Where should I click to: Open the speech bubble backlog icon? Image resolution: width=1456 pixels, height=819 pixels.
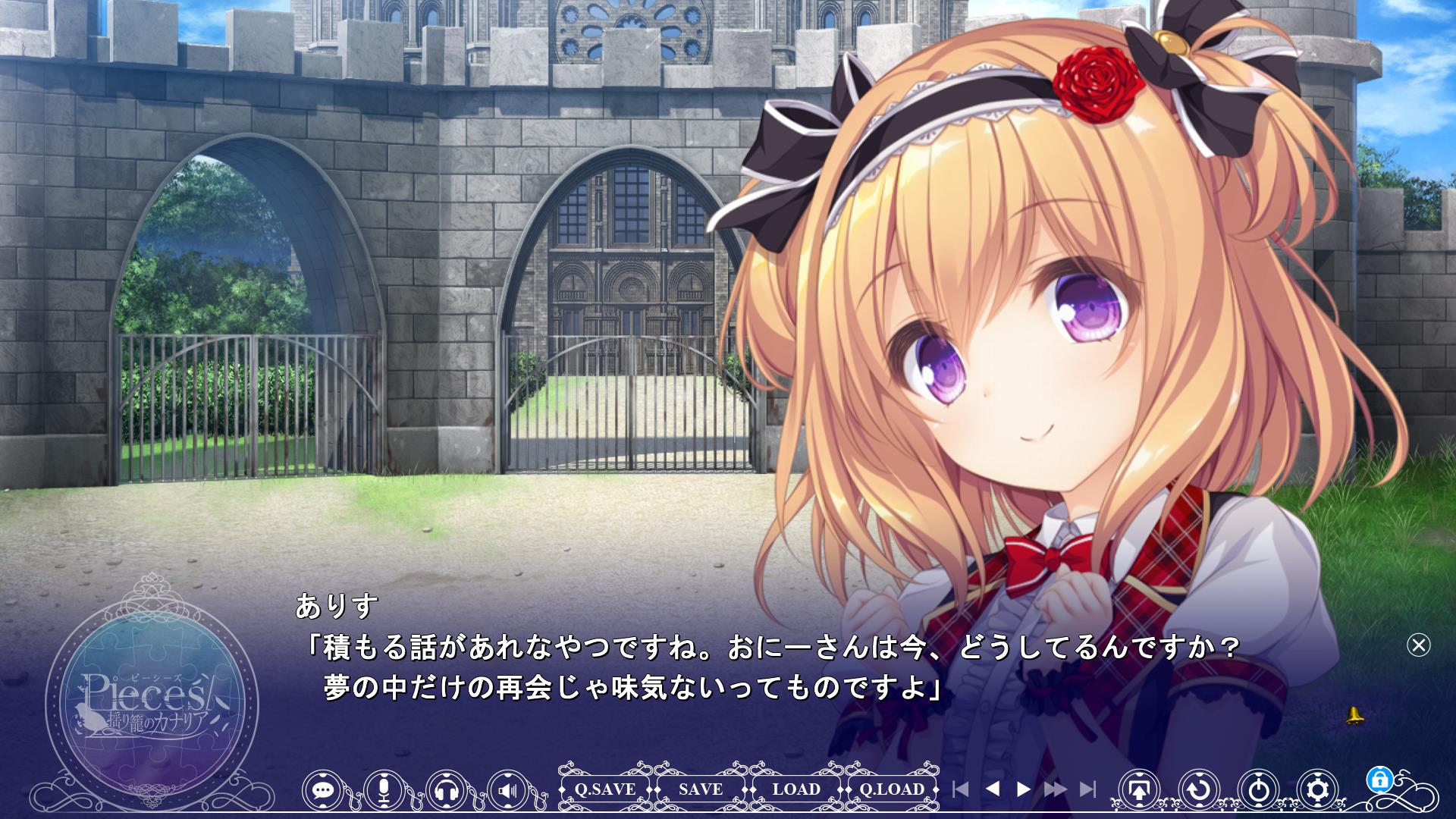(324, 790)
